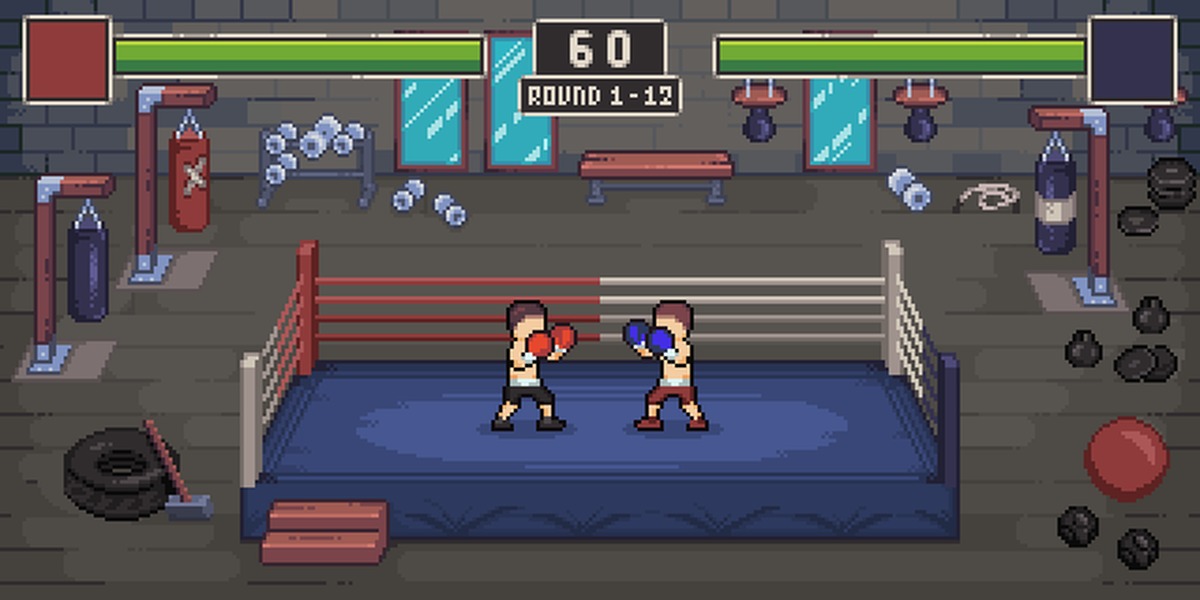Click the dark blue opponent portrait box
This screenshot has height=600, width=1200.
coord(1132,59)
